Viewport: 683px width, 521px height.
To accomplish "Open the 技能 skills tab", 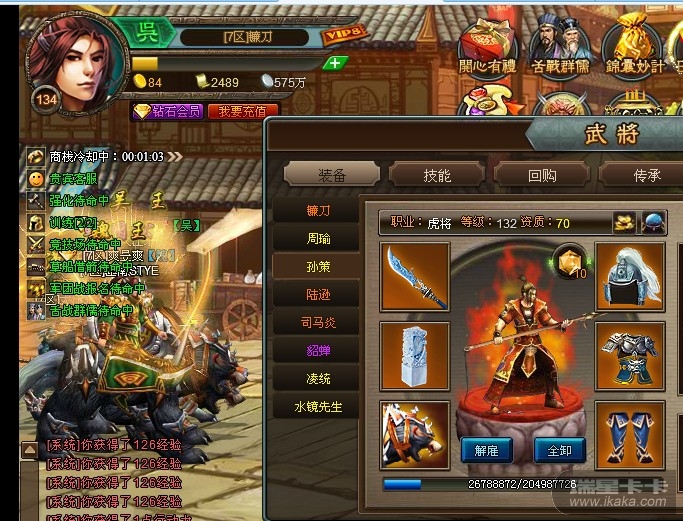I will click(x=437, y=175).
